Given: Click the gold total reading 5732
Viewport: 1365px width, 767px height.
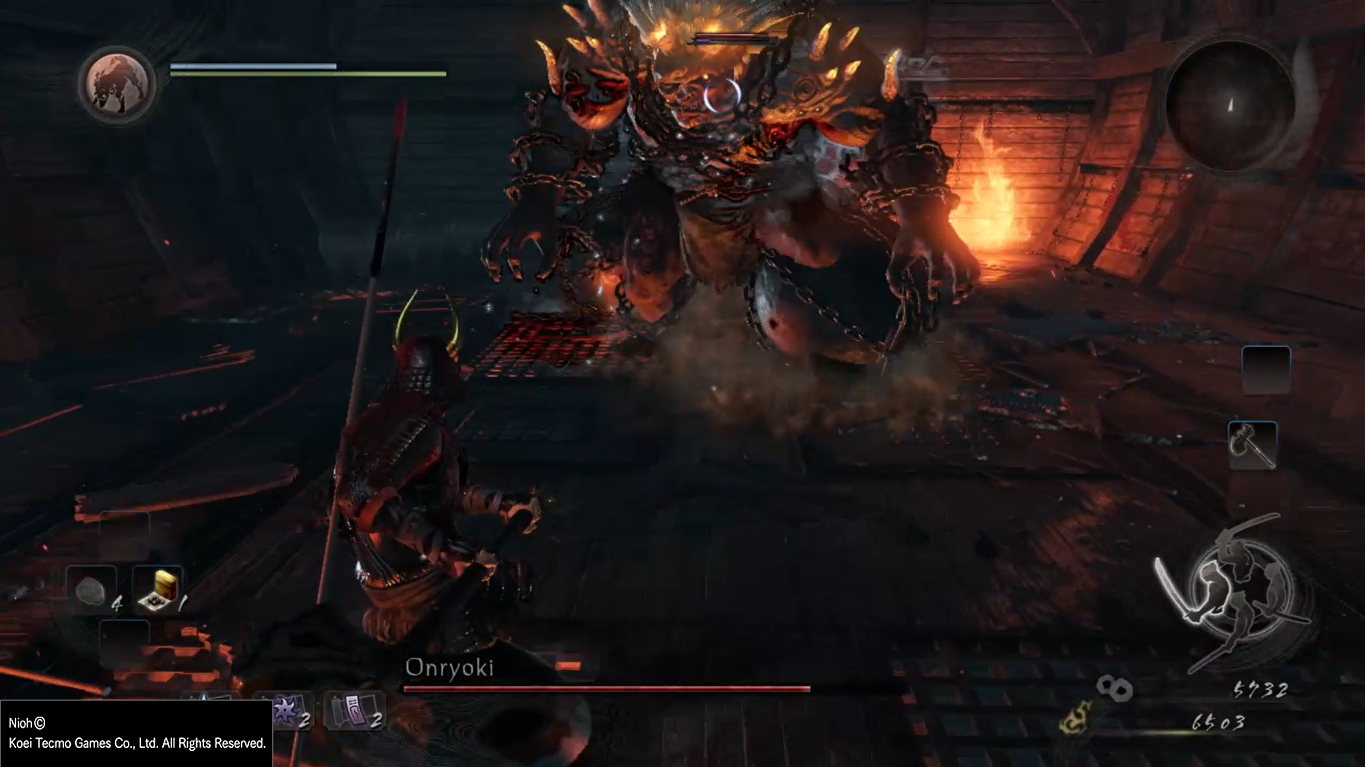Looking at the screenshot, I should point(1262,690).
